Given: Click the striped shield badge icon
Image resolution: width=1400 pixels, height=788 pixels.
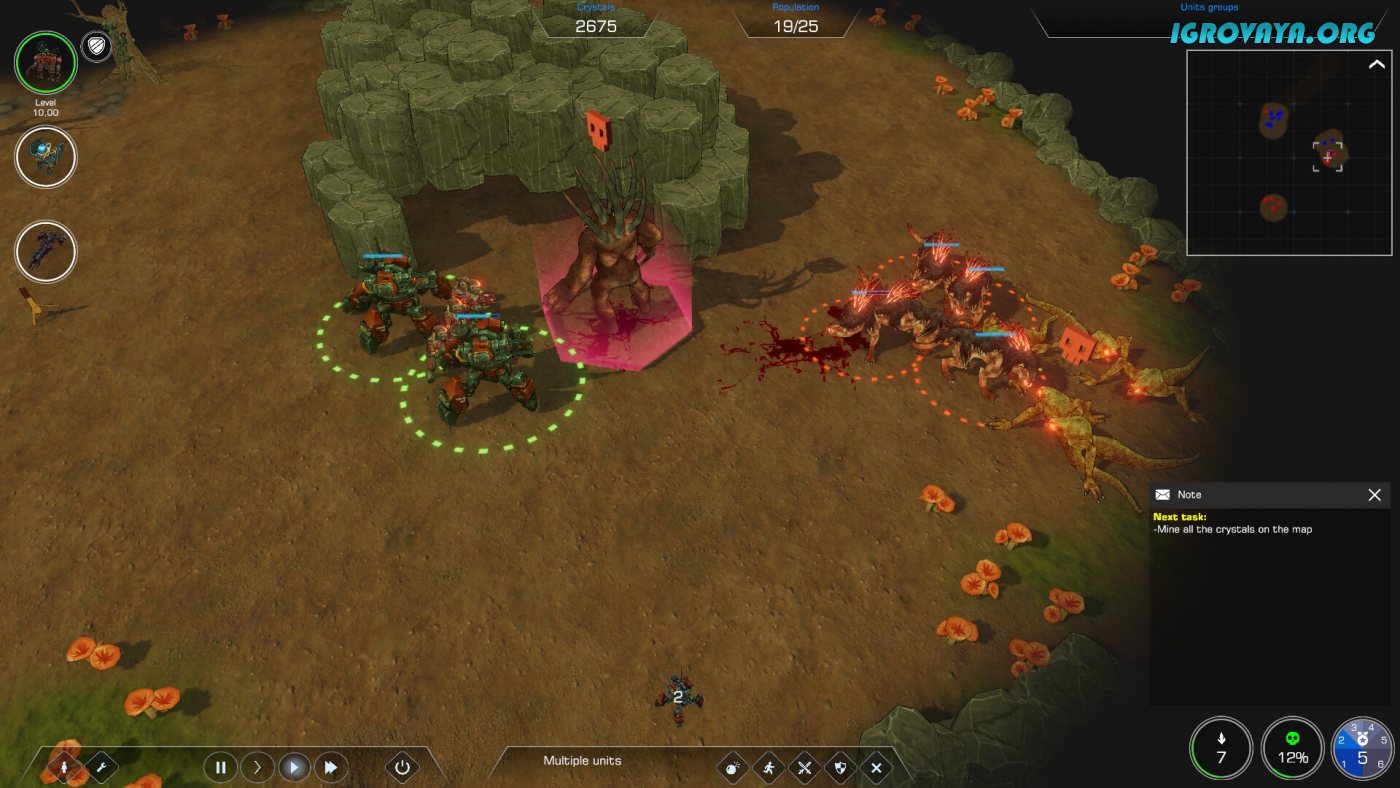Looking at the screenshot, I should pyautogui.click(x=96, y=46).
